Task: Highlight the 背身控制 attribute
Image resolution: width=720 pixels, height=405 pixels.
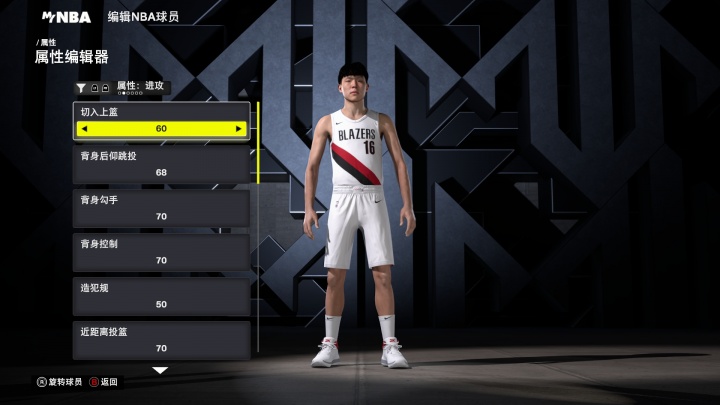Action: point(161,252)
